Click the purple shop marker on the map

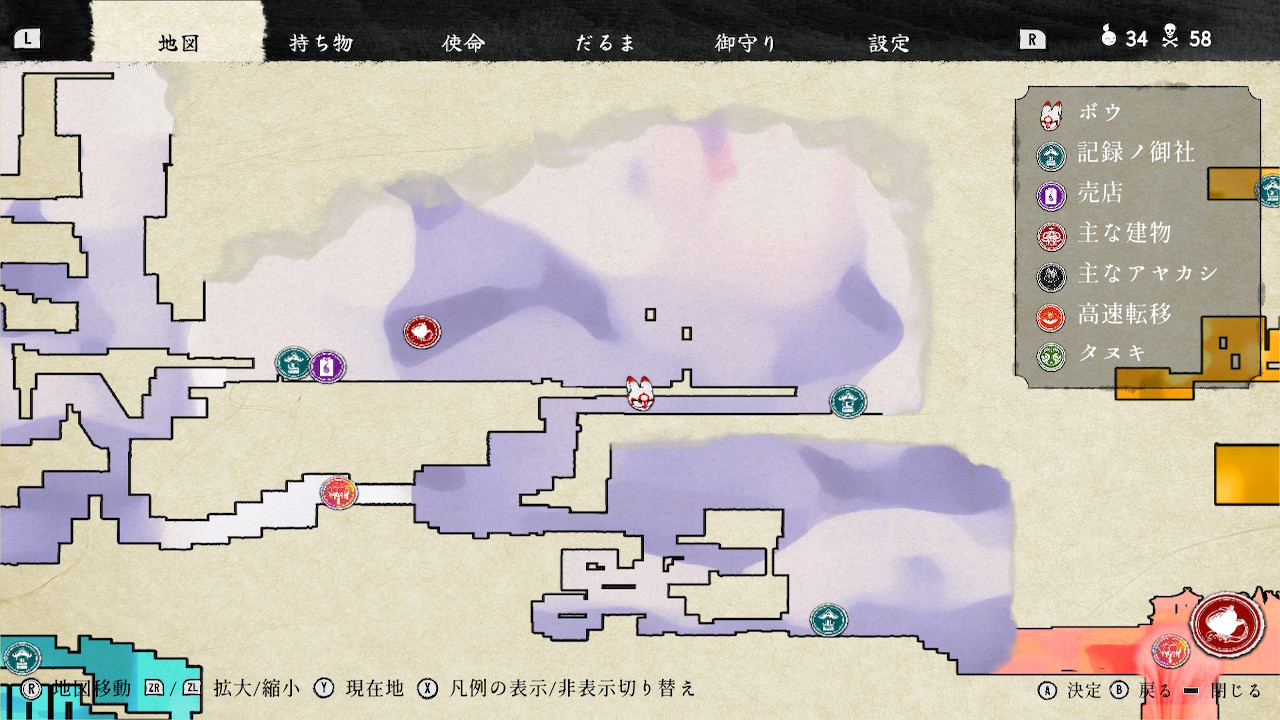(x=327, y=367)
